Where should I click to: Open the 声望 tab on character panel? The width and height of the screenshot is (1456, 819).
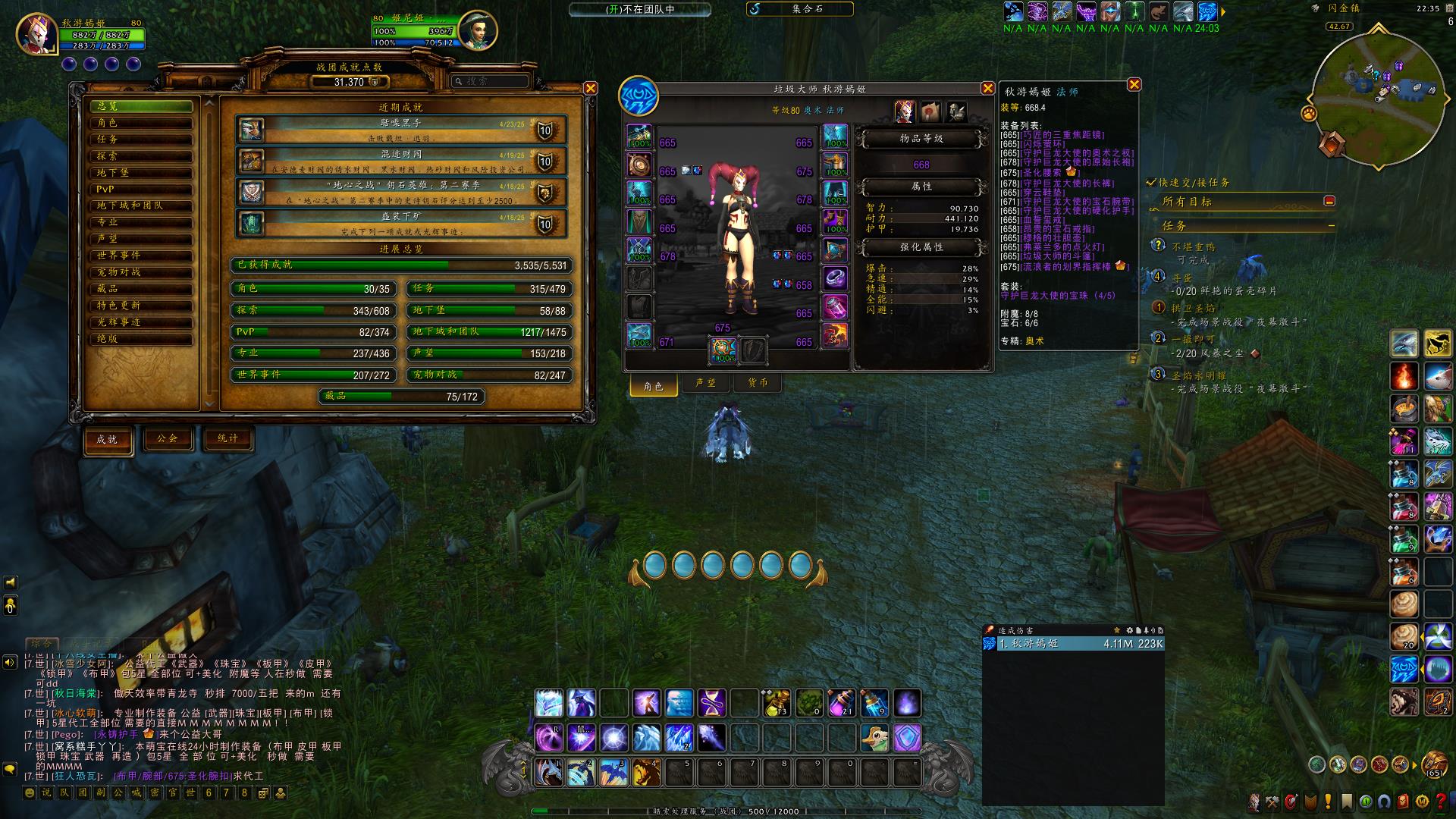705,383
